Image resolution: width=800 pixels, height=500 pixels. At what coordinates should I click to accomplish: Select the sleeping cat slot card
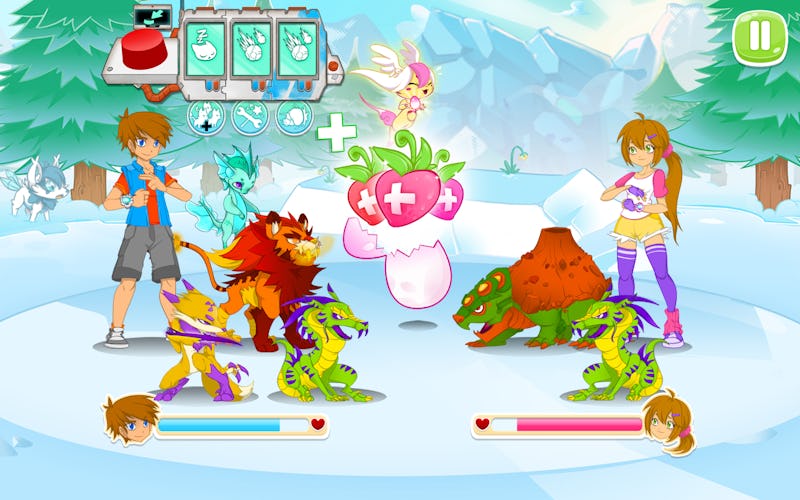(x=202, y=49)
